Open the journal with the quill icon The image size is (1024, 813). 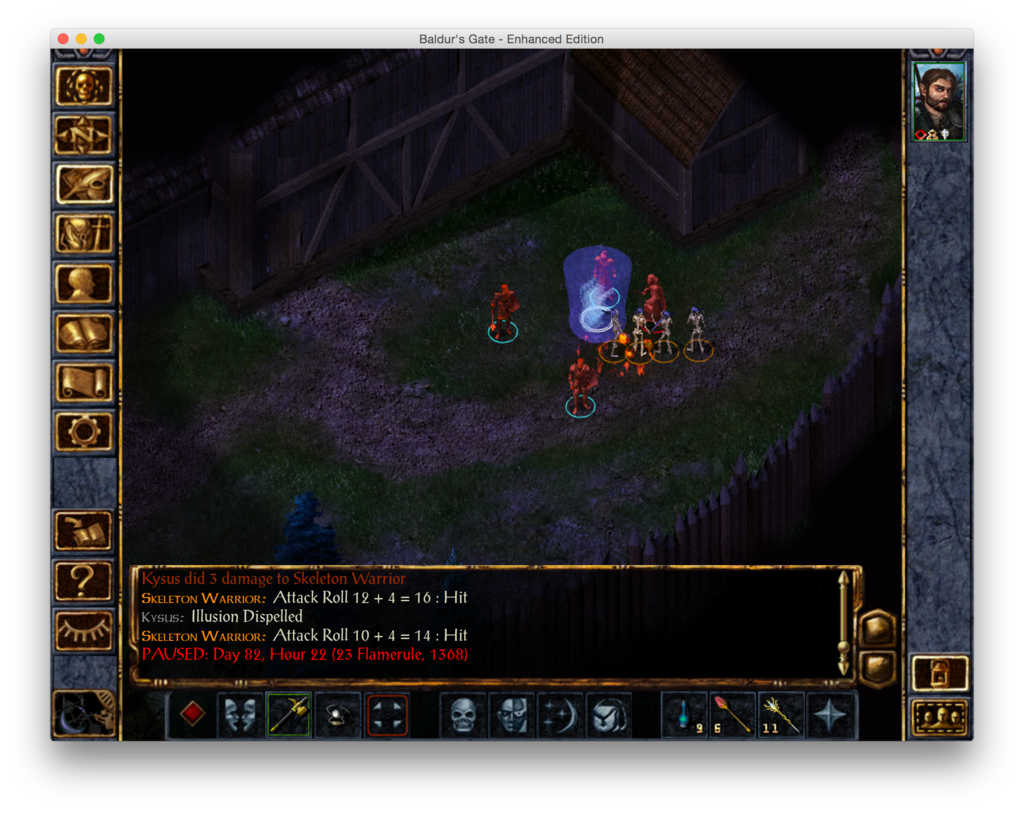click(84, 185)
